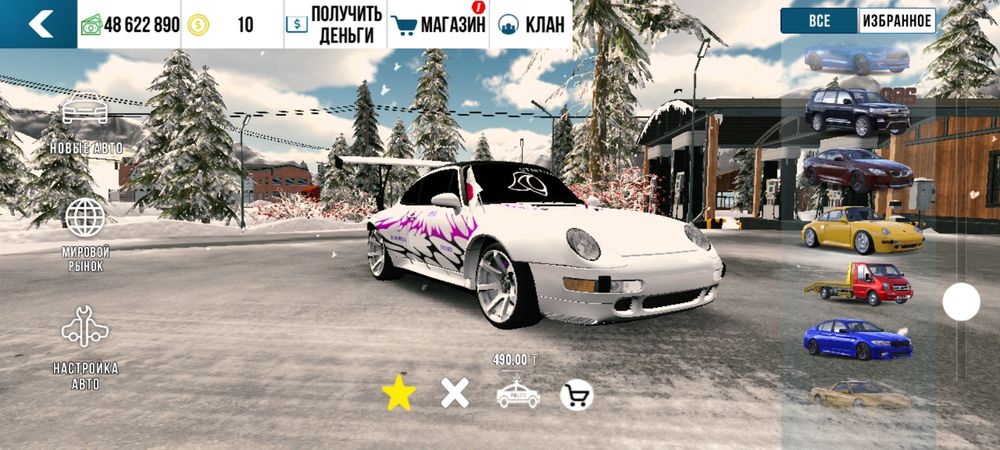
Task: Select the blue sedan thumbnail
Action: tap(858, 339)
